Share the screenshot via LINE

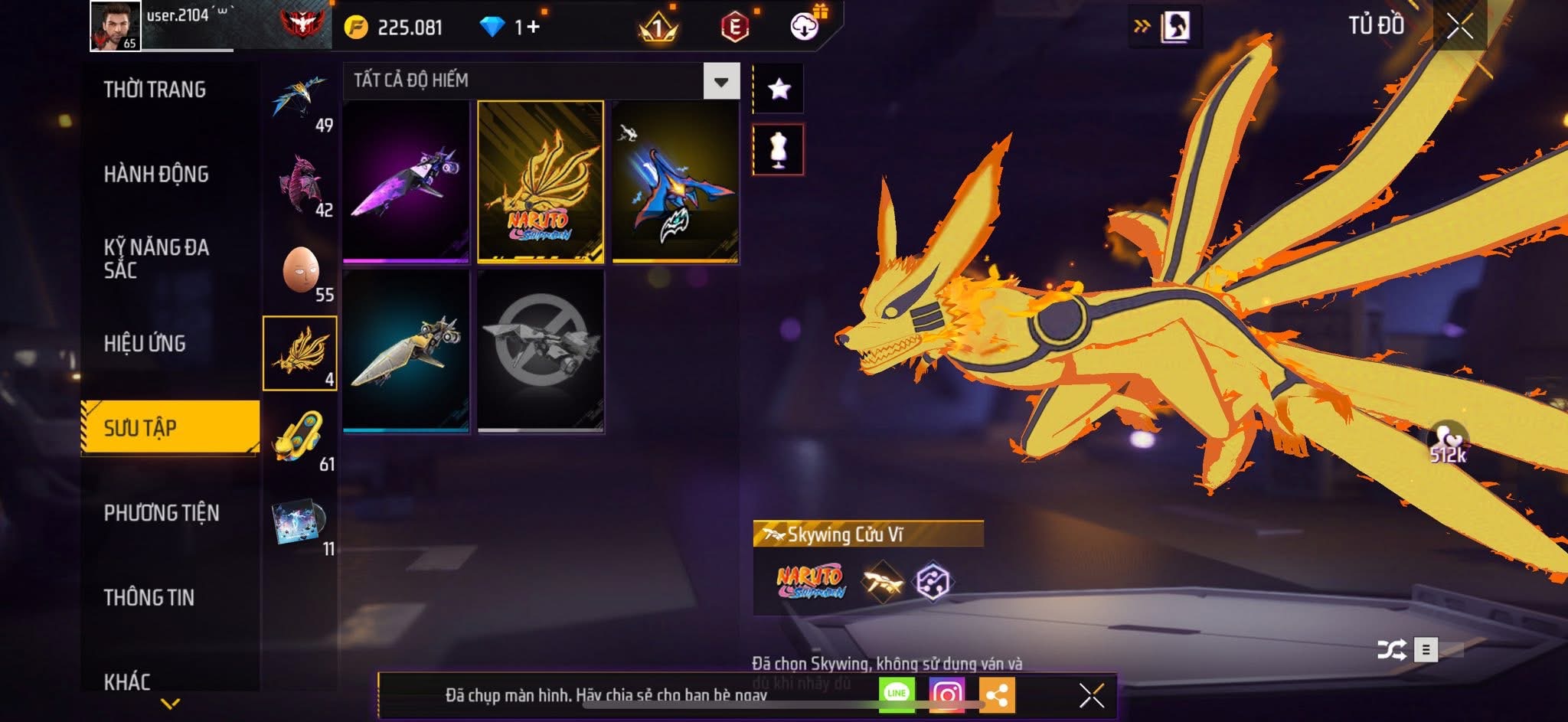[897, 694]
